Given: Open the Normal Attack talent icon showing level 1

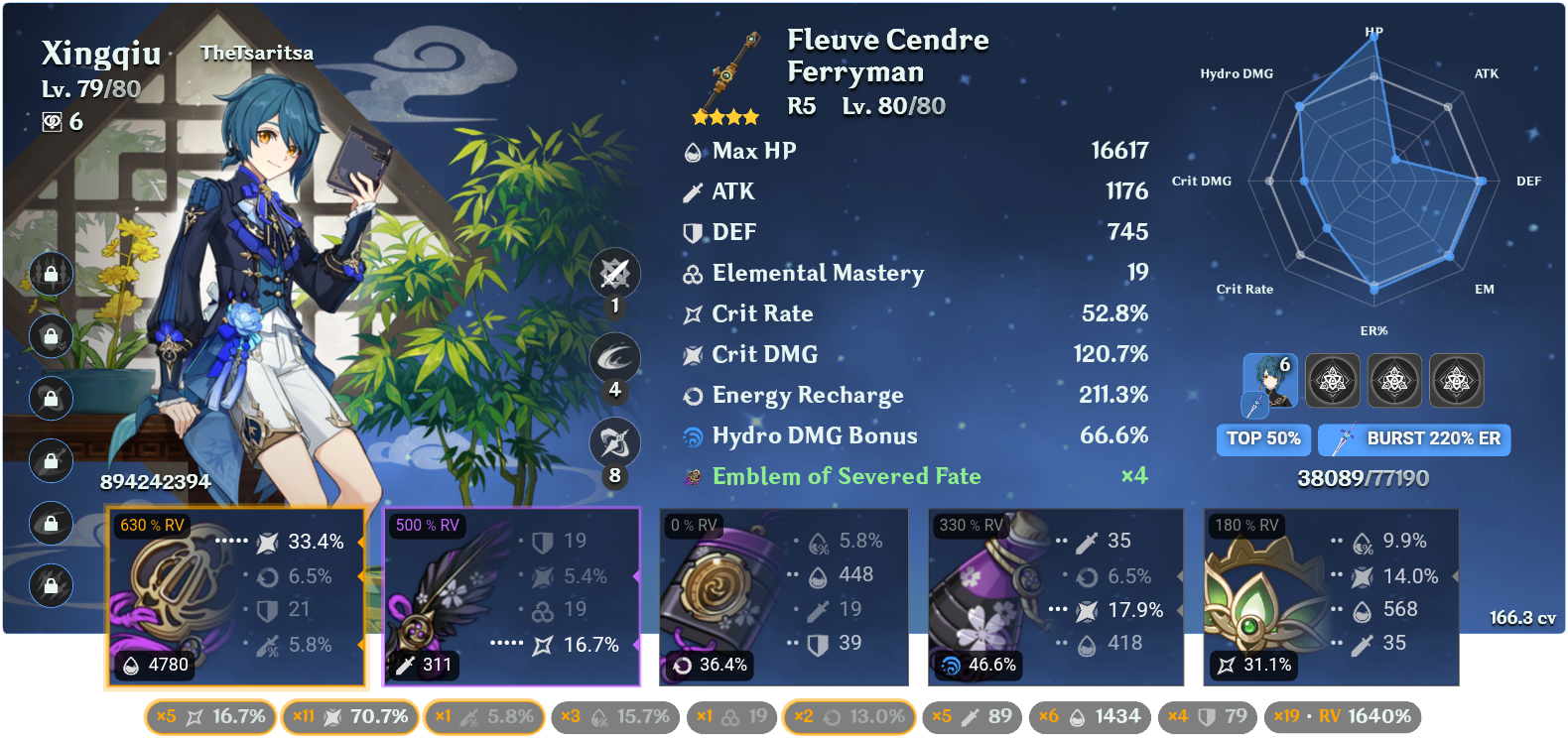Looking at the screenshot, I should click(x=616, y=273).
